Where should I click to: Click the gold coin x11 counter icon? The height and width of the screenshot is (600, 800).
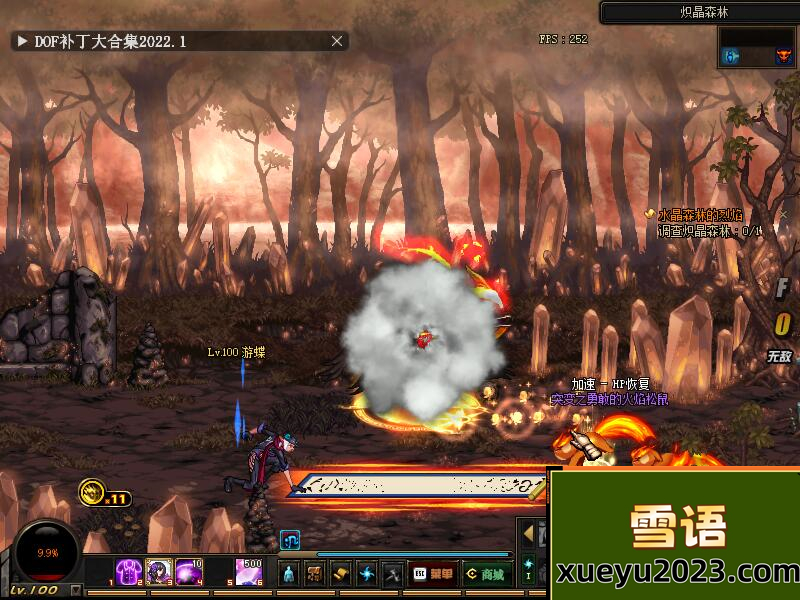(x=92, y=492)
